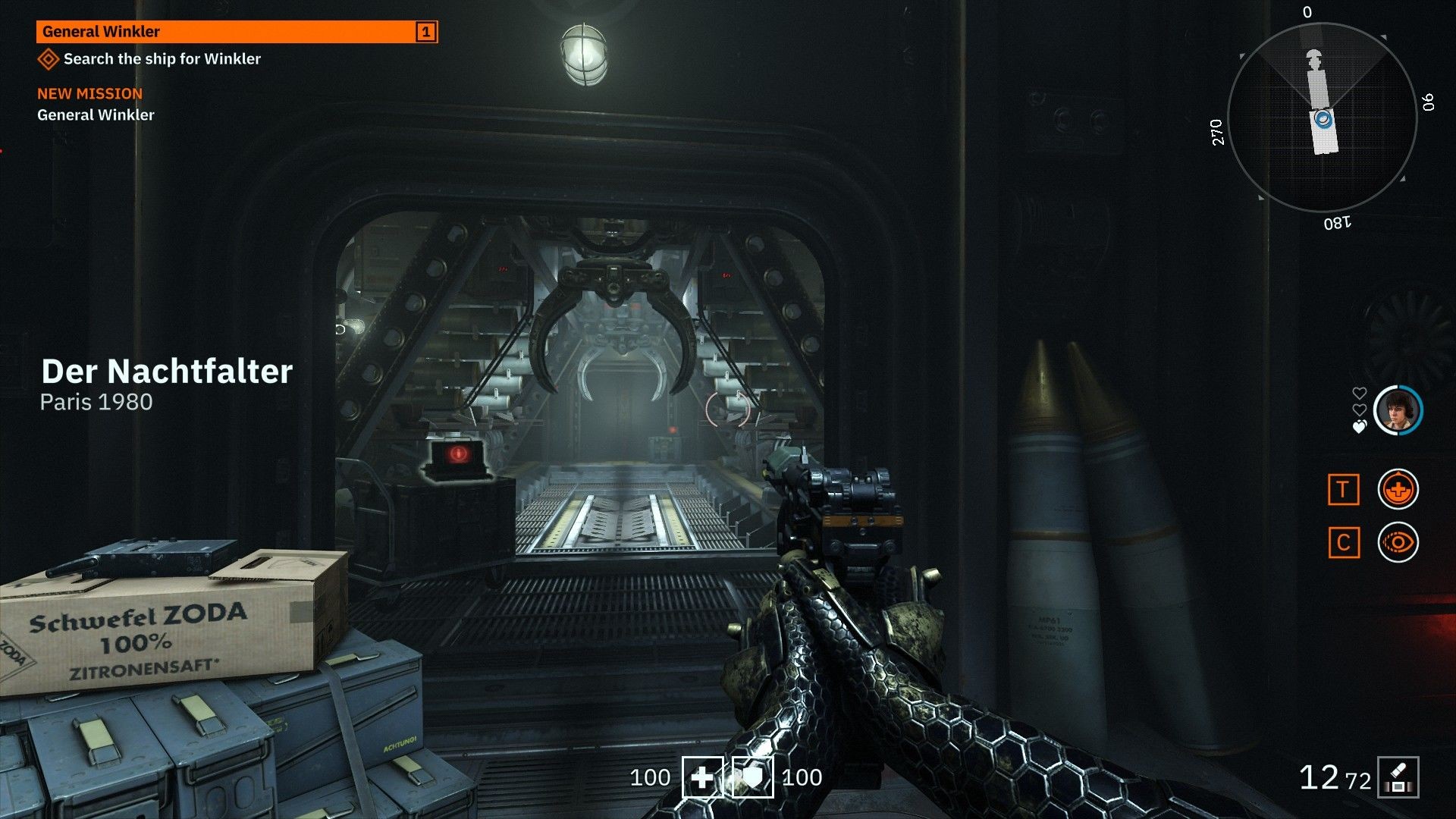Select the weapon fire-mode icon beside ammo
The image size is (1456, 819).
1398,777
